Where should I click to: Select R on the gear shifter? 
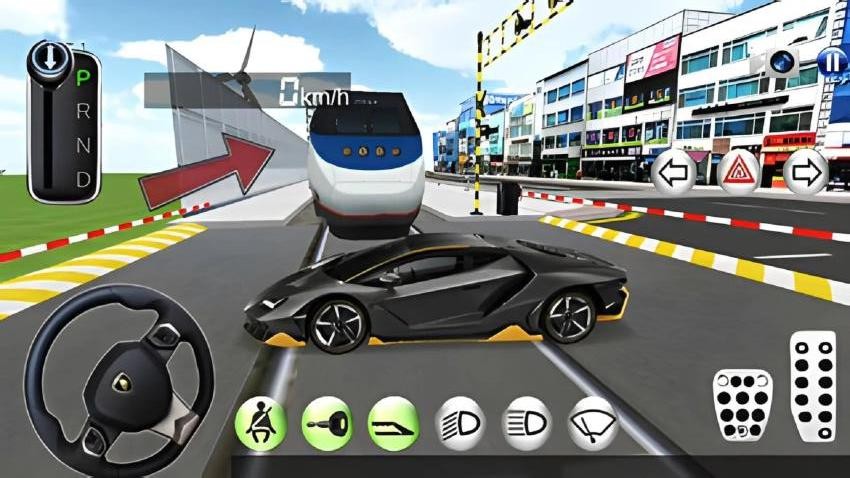pos(84,110)
